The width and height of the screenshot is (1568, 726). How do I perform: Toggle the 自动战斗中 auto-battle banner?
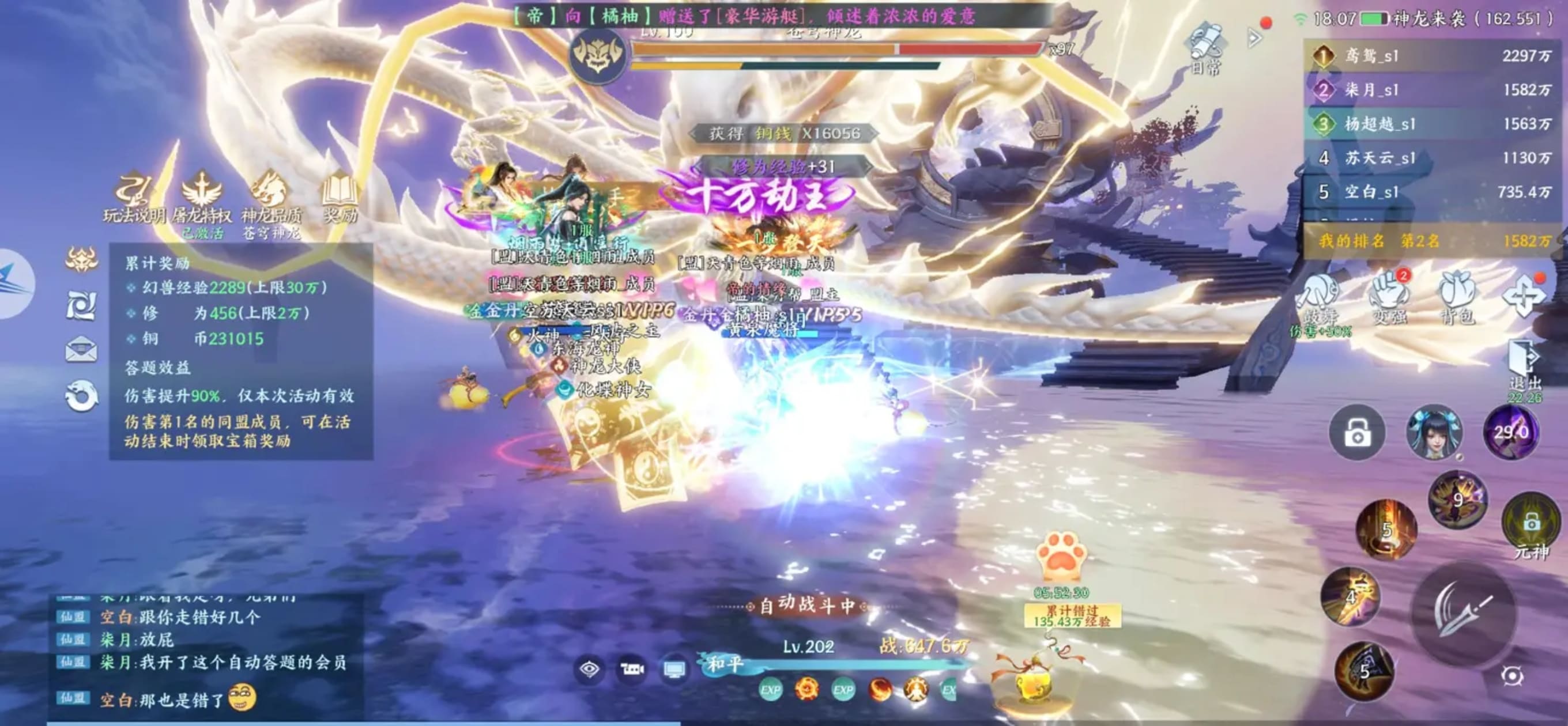click(806, 606)
